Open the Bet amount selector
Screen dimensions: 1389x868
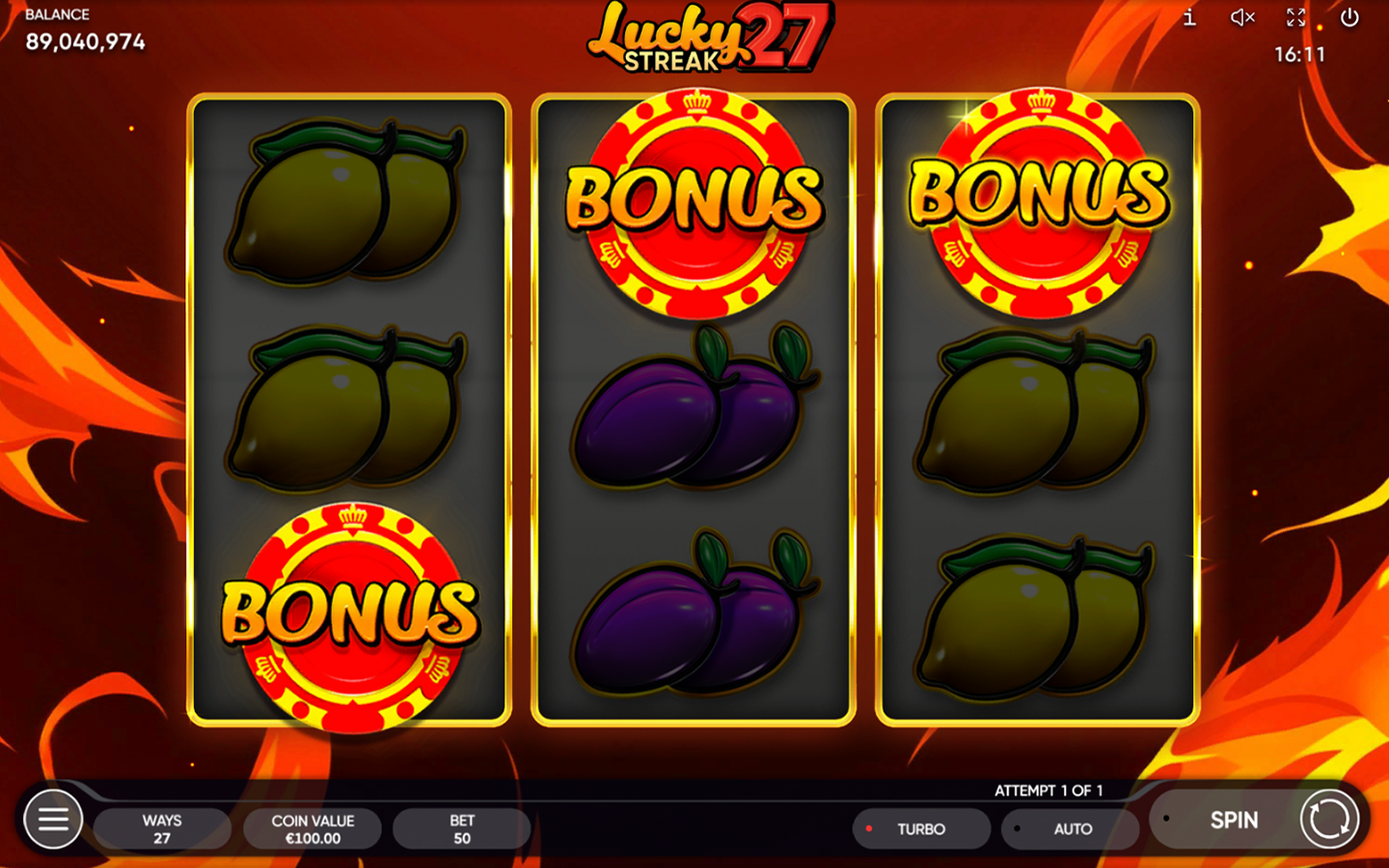tap(461, 828)
